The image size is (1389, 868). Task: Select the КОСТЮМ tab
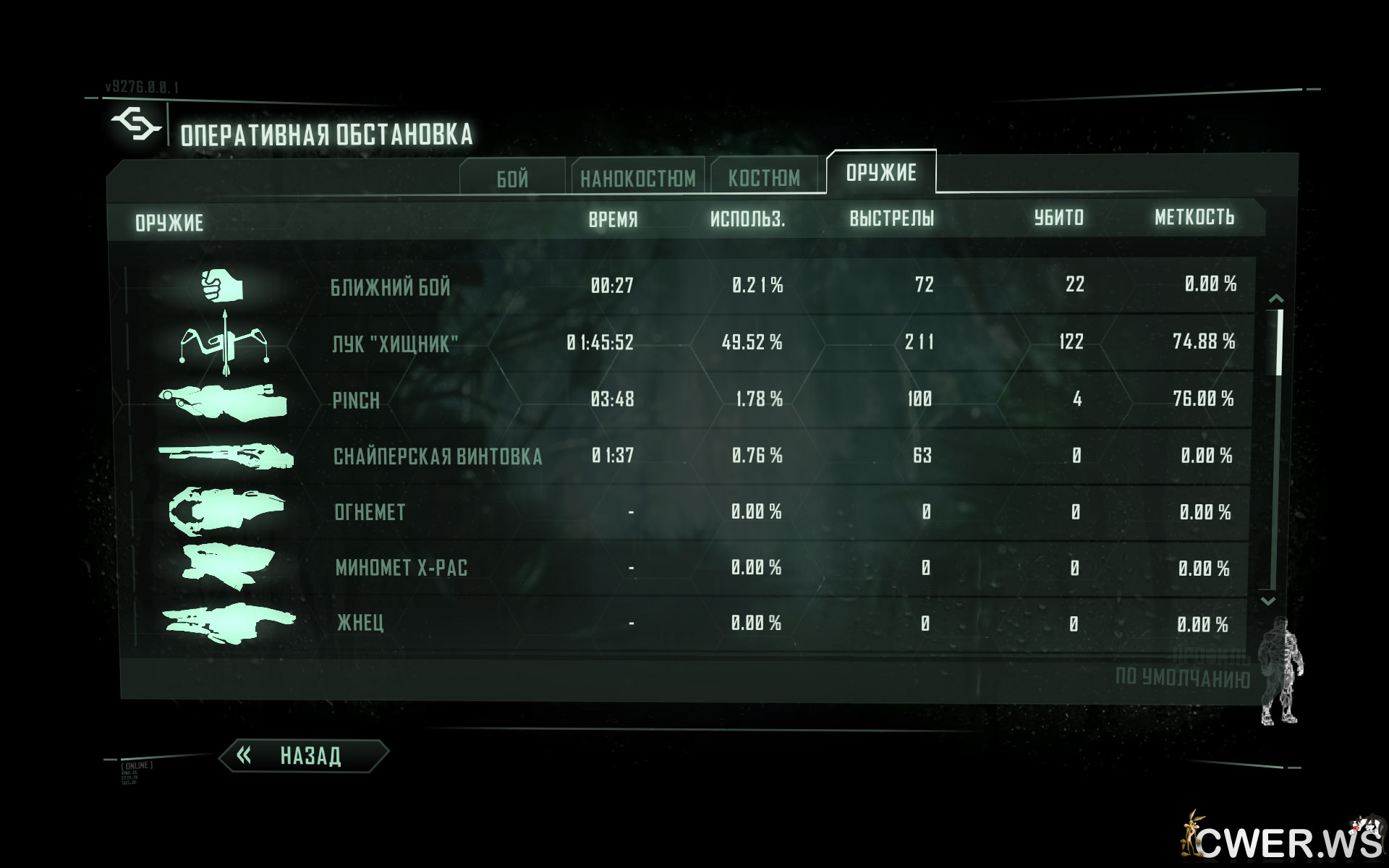click(764, 178)
